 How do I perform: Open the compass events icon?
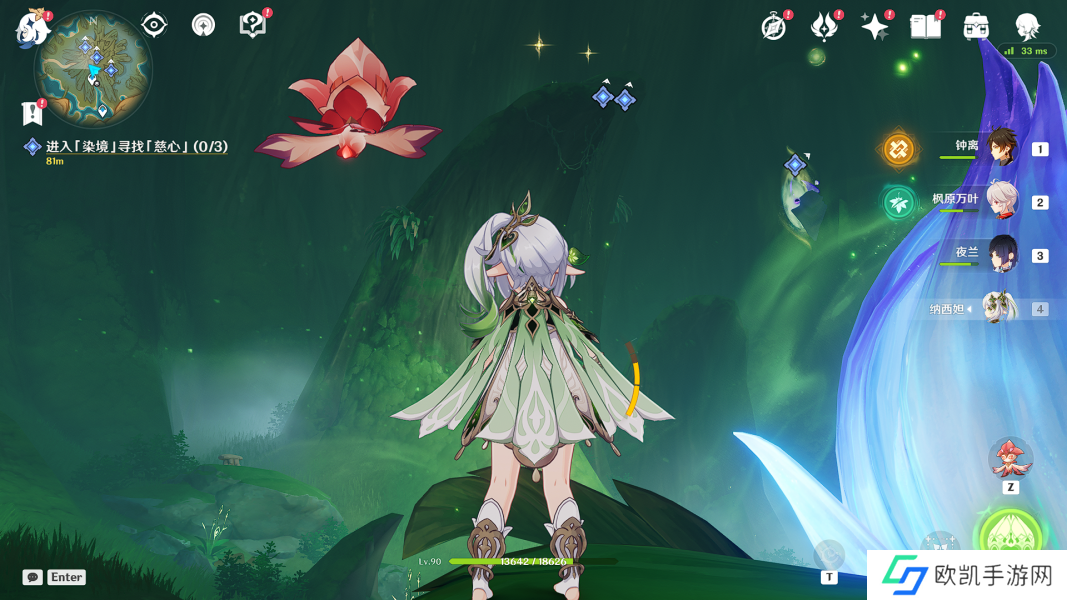774,27
